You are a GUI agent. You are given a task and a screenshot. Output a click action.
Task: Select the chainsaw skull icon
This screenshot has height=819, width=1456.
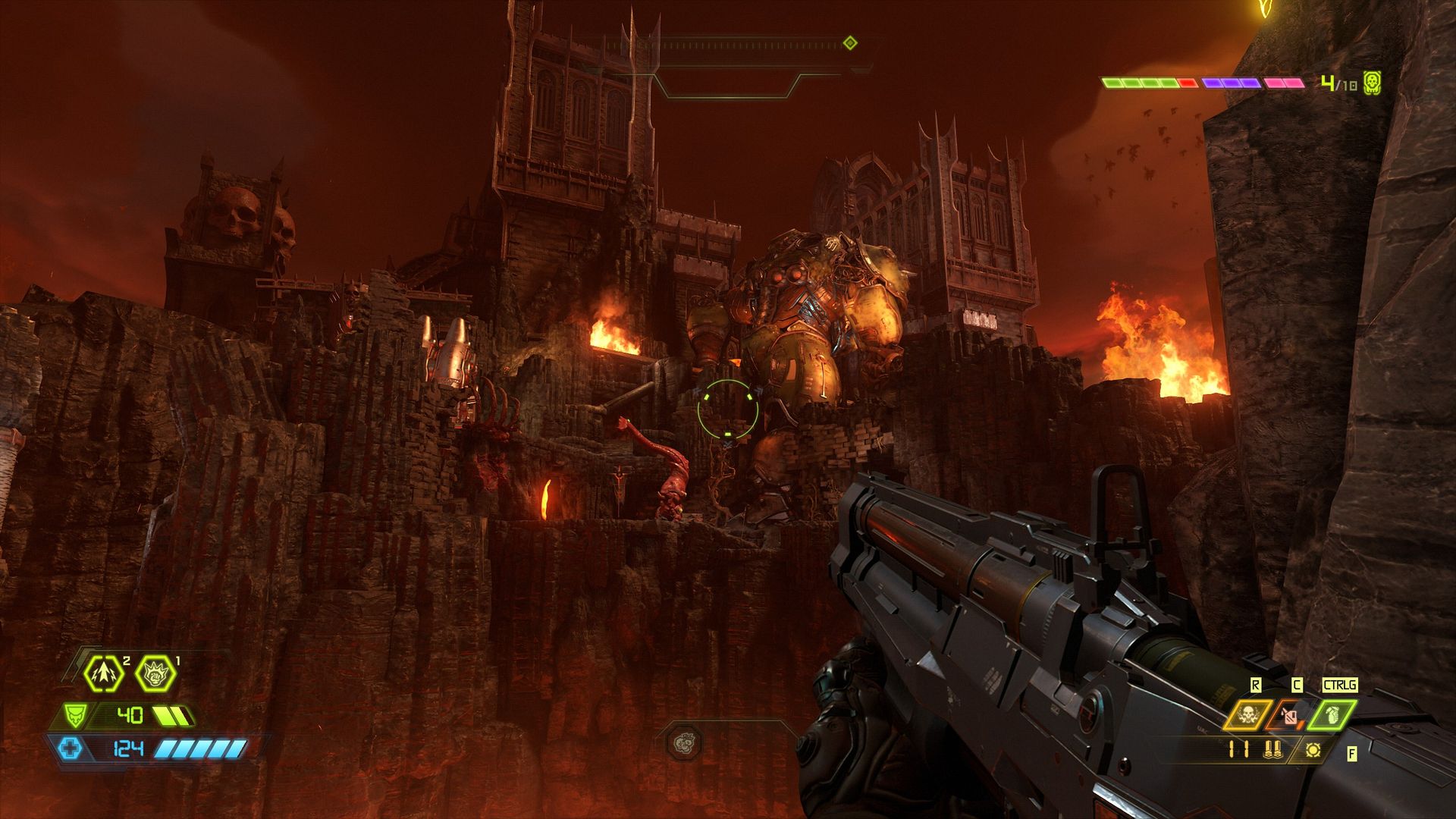1245,715
